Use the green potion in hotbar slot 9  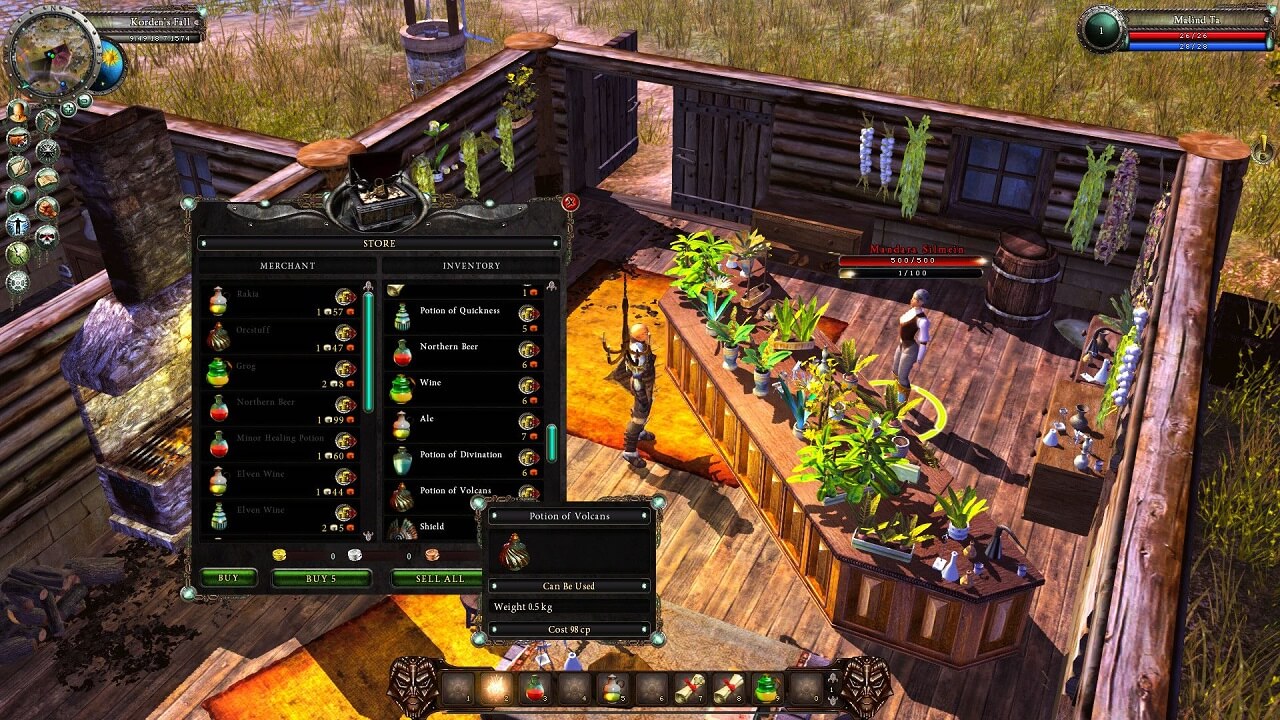(x=766, y=687)
